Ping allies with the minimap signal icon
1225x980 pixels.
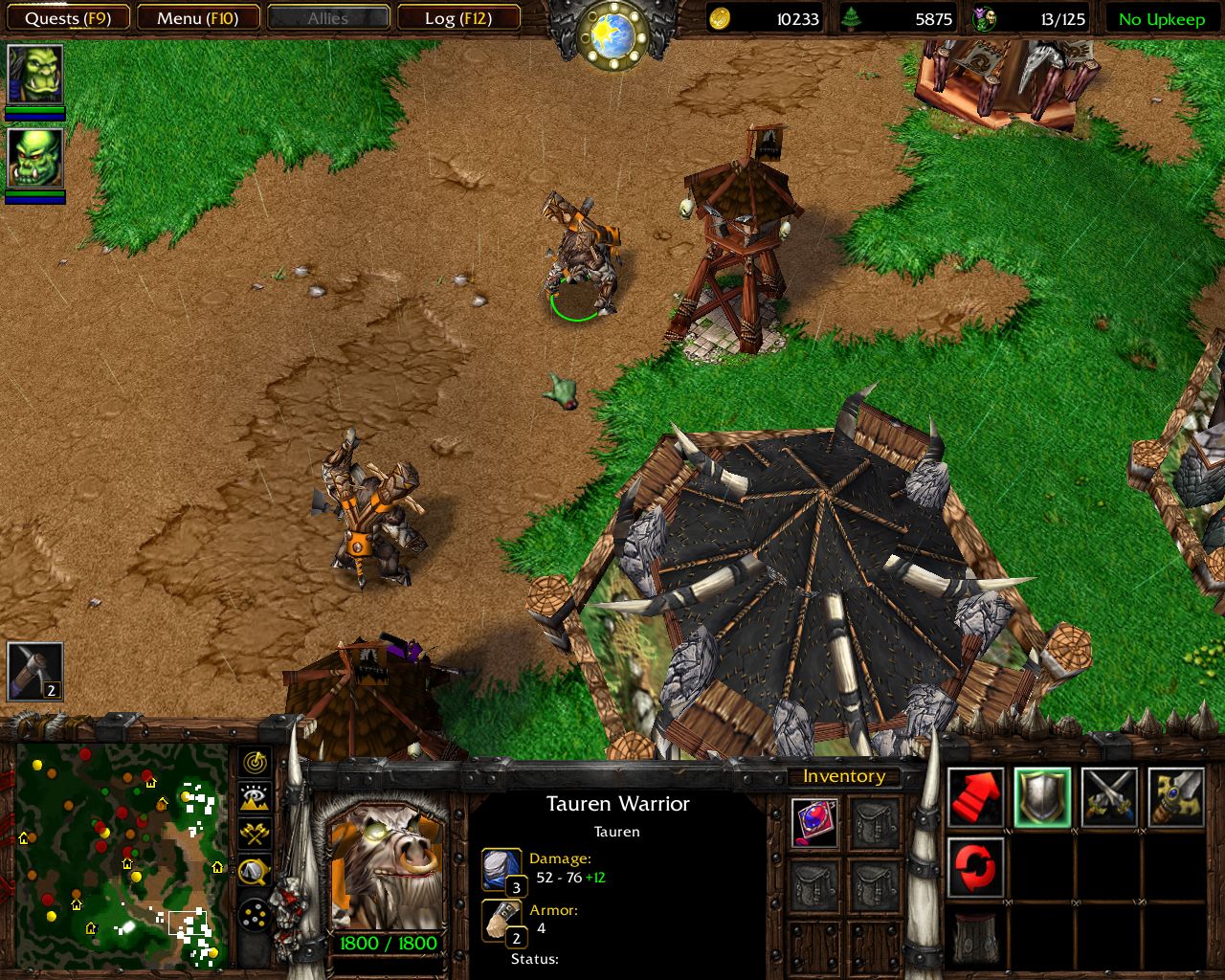254,766
